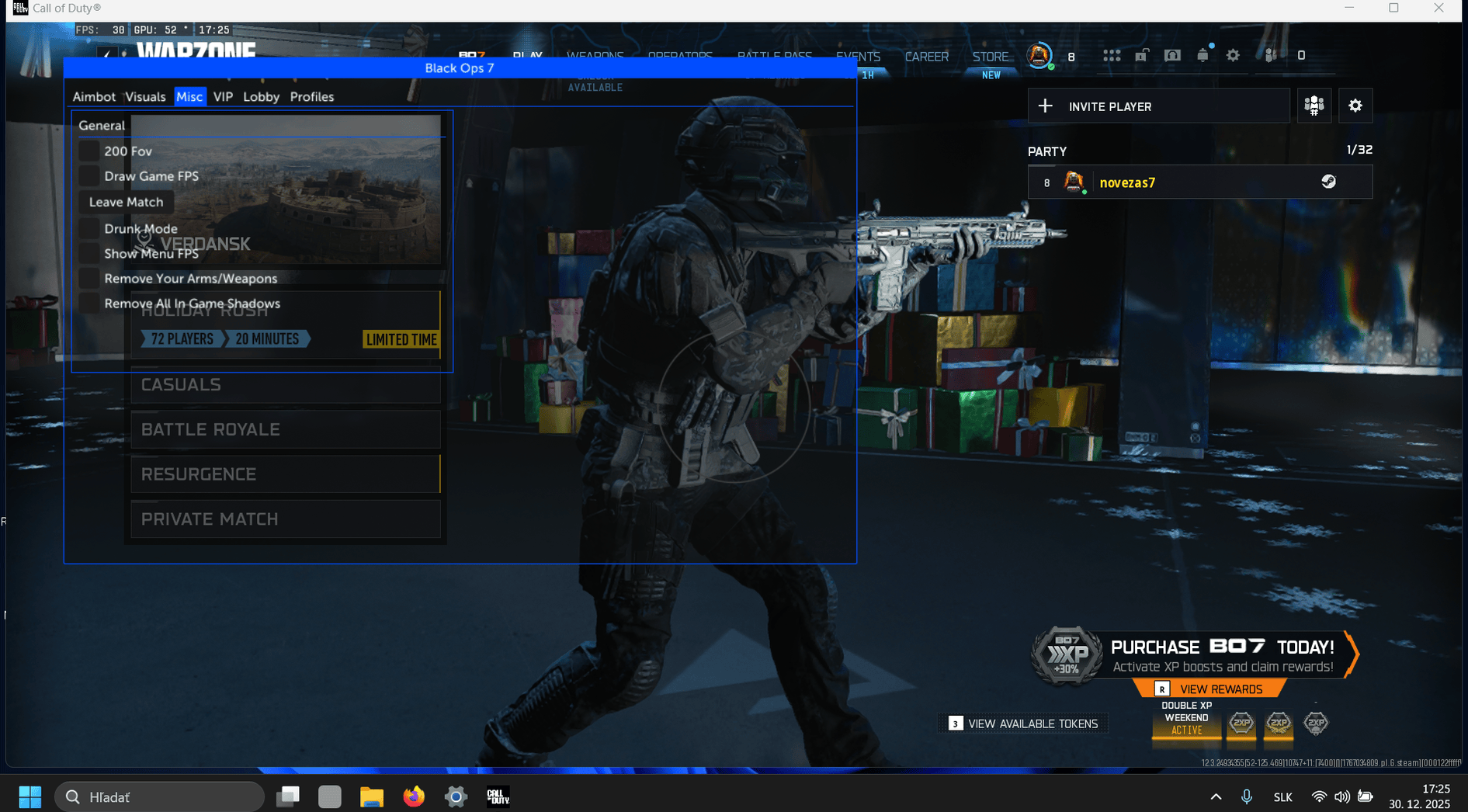Toggle Drunk Mode on
1468x812 pixels.
(88, 228)
